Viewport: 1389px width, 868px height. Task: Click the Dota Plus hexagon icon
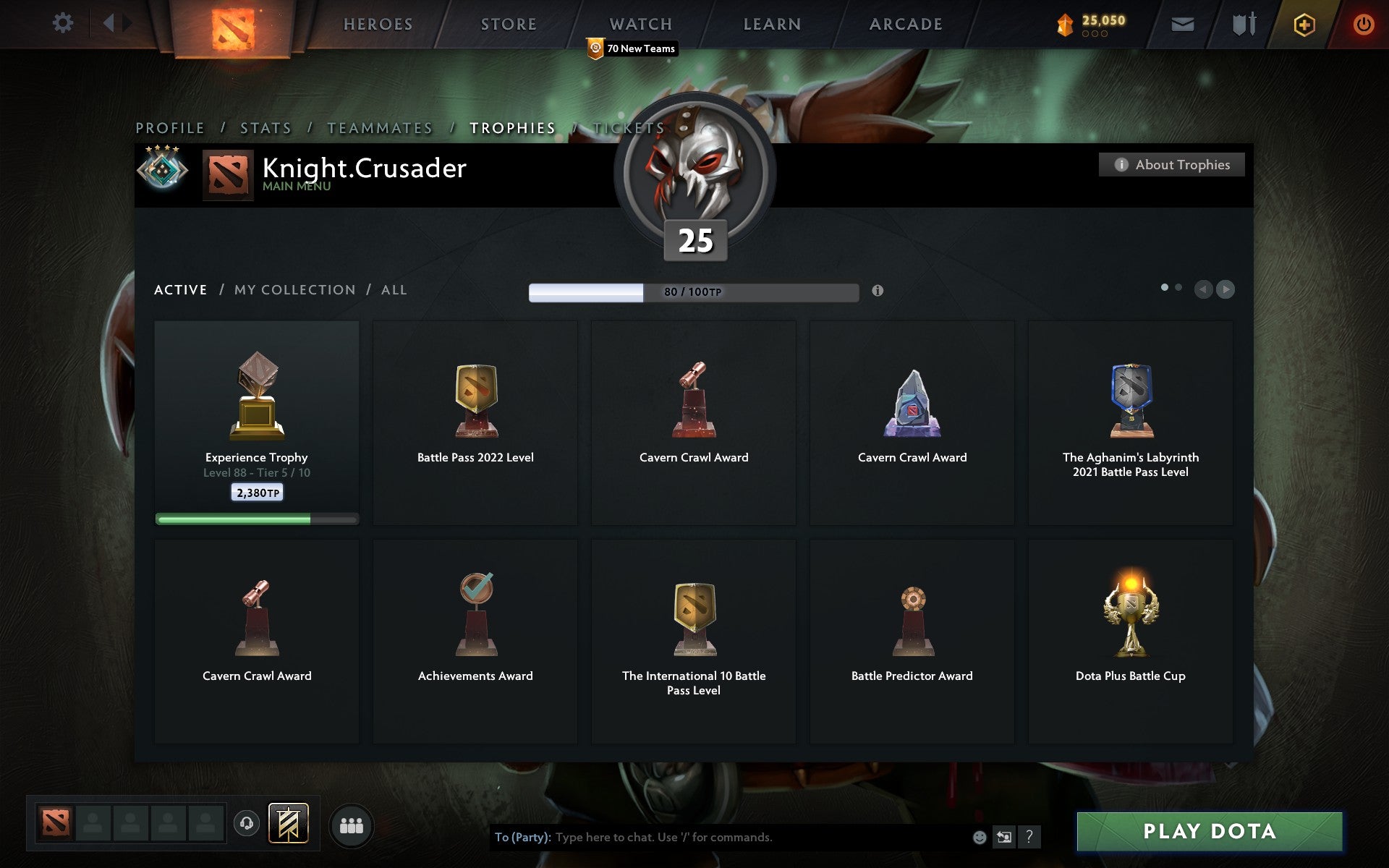1302,22
